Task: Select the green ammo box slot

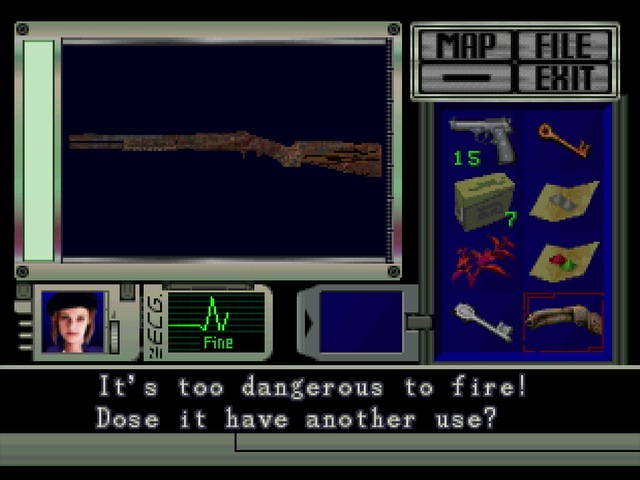Action: pos(482,200)
